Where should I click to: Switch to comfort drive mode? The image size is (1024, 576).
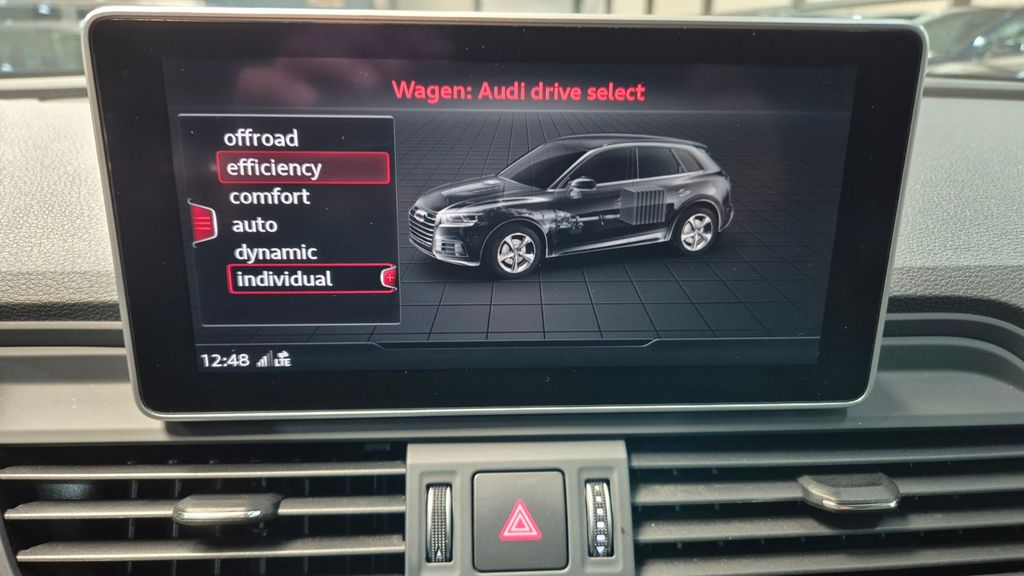click(x=270, y=197)
